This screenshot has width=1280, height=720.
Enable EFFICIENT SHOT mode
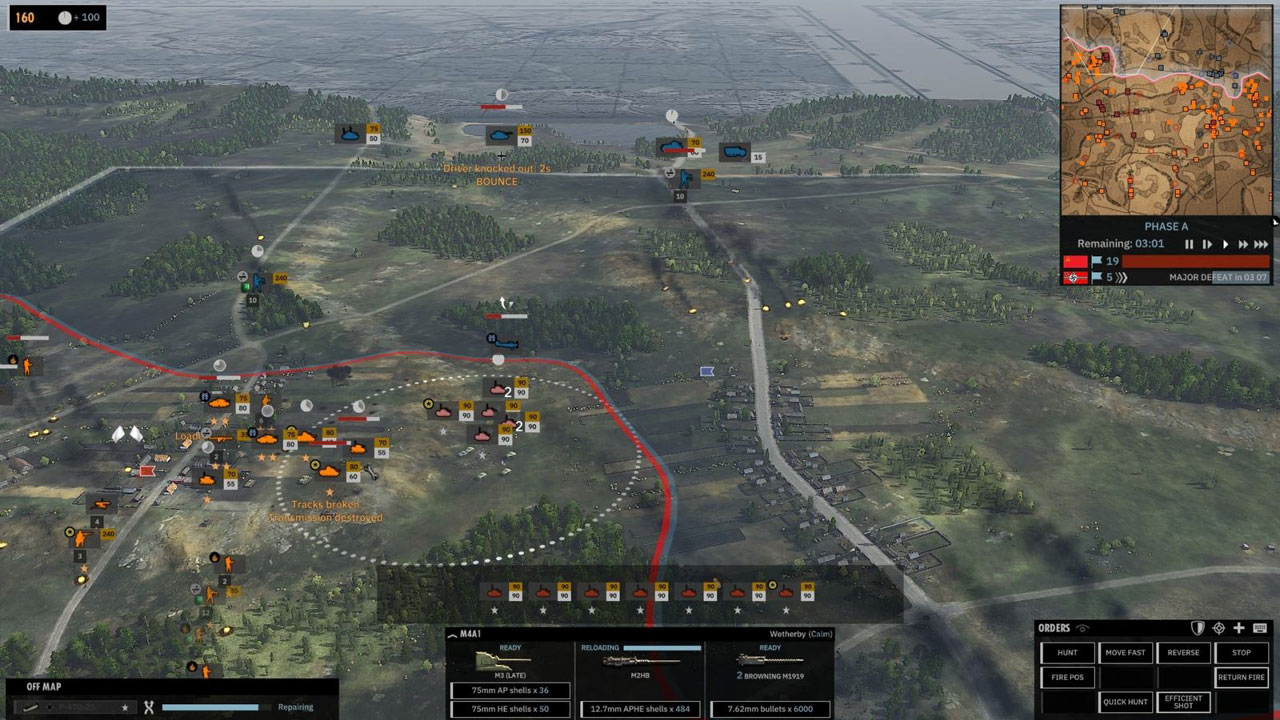(x=1184, y=701)
